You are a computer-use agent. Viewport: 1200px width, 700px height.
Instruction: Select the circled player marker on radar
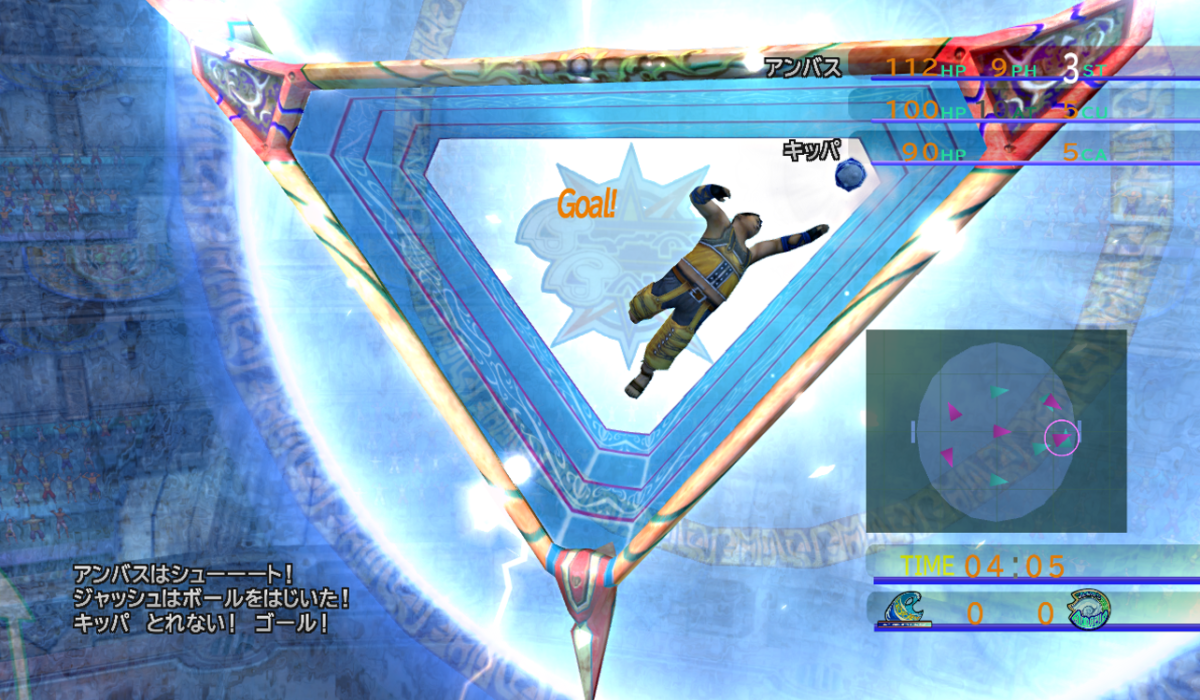coord(1061,438)
